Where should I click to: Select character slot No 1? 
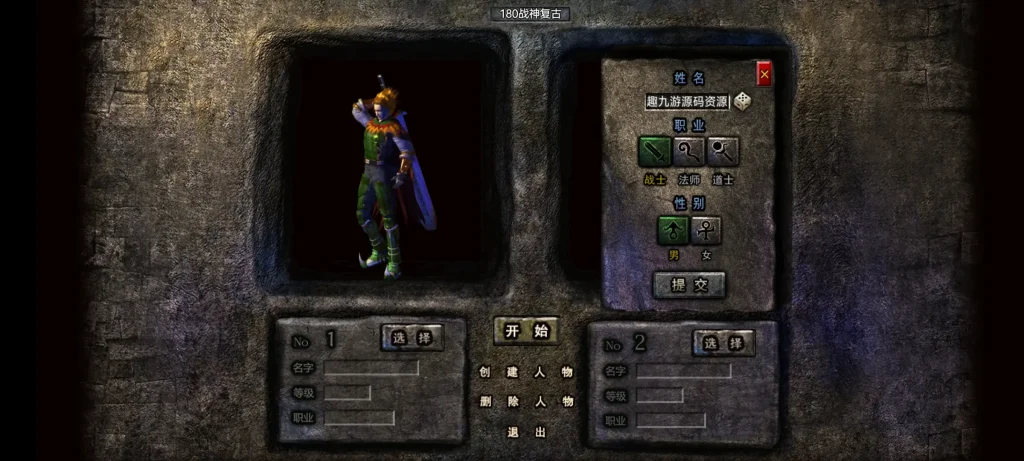pyautogui.click(x=412, y=338)
